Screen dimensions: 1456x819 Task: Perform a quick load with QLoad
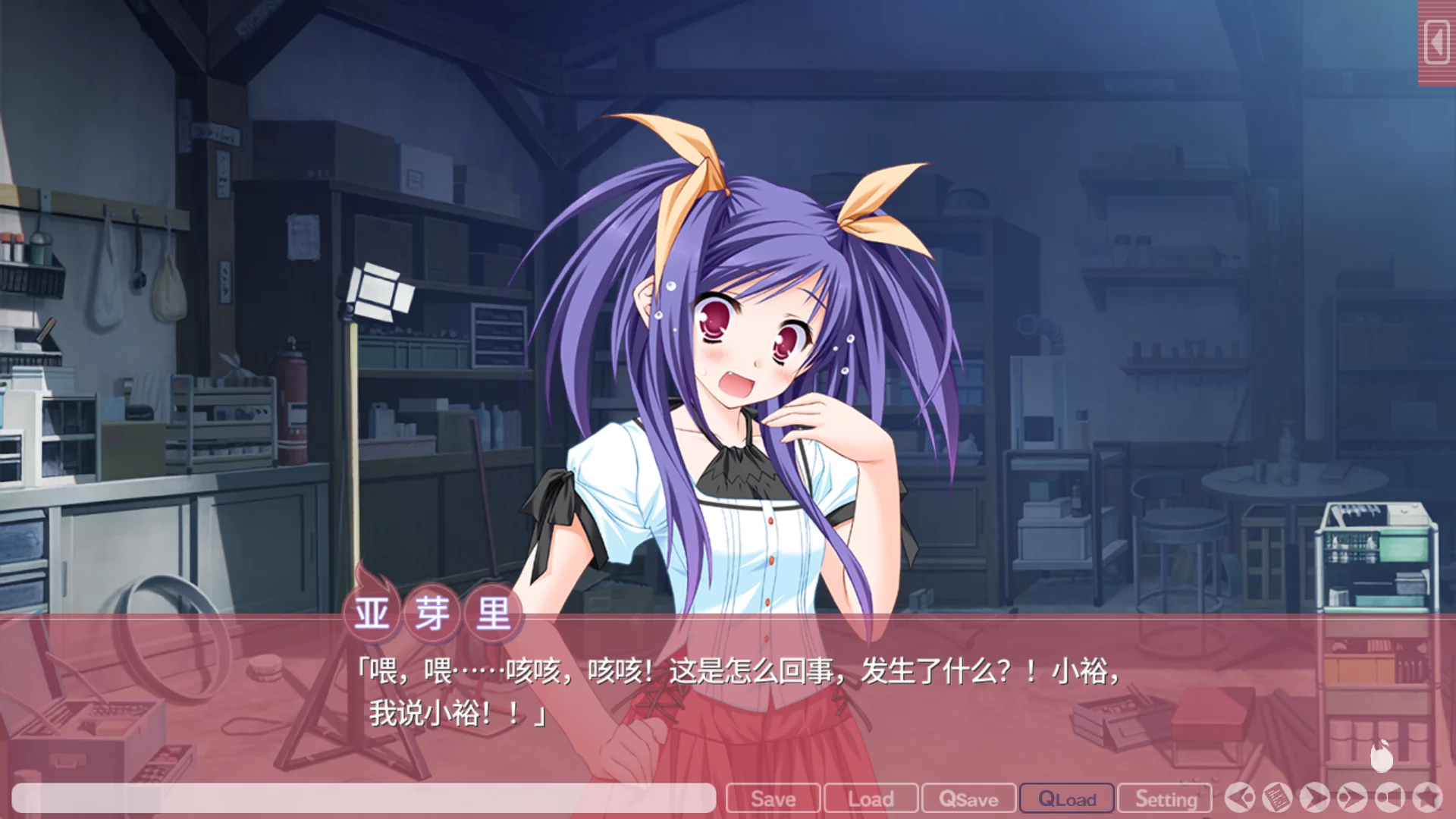[1067, 799]
